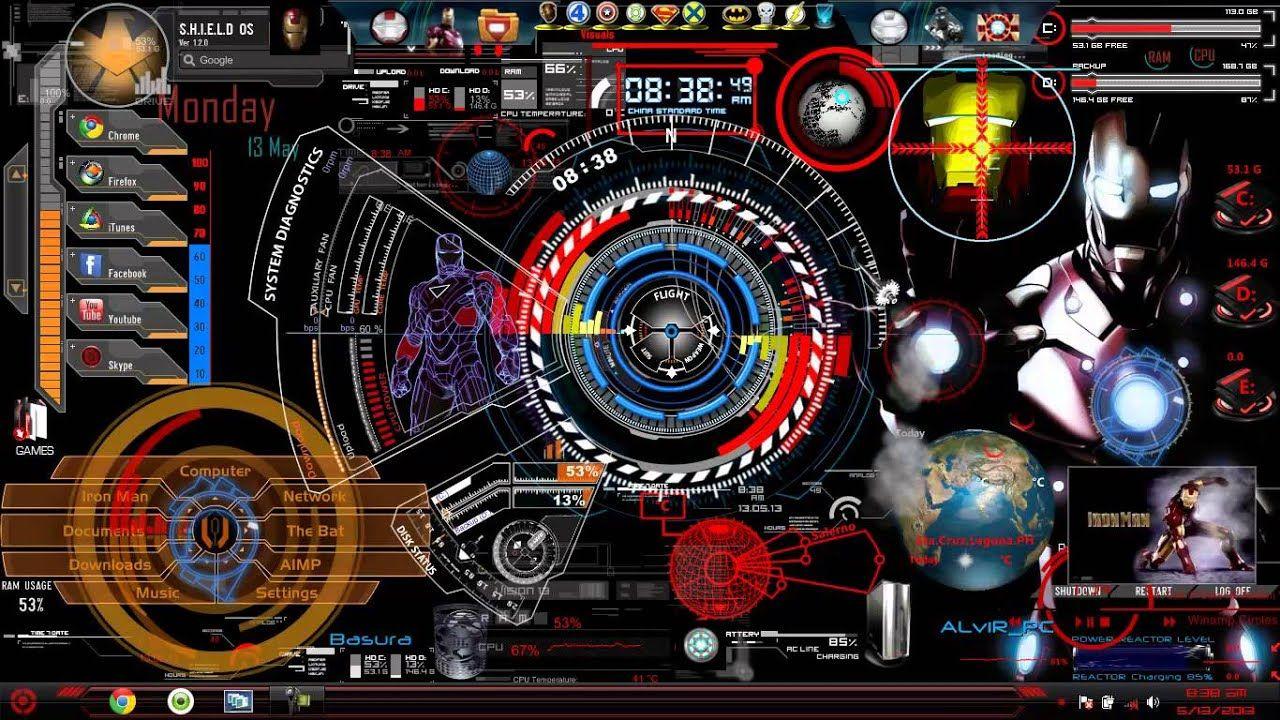Select the Green Lantern icon up top

click(x=635, y=14)
